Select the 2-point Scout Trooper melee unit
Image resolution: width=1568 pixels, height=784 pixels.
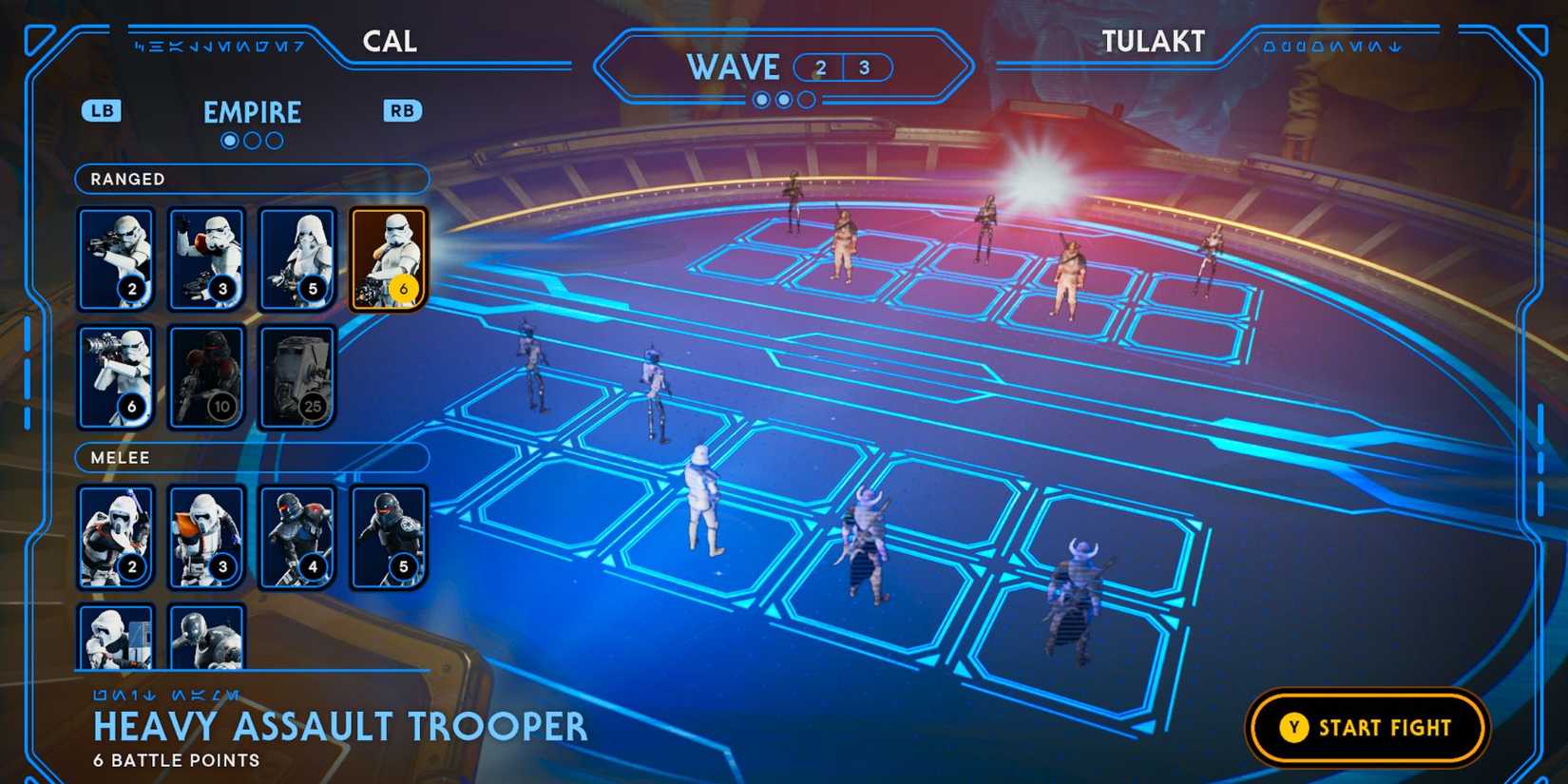pyautogui.click(x=116, y=537)
